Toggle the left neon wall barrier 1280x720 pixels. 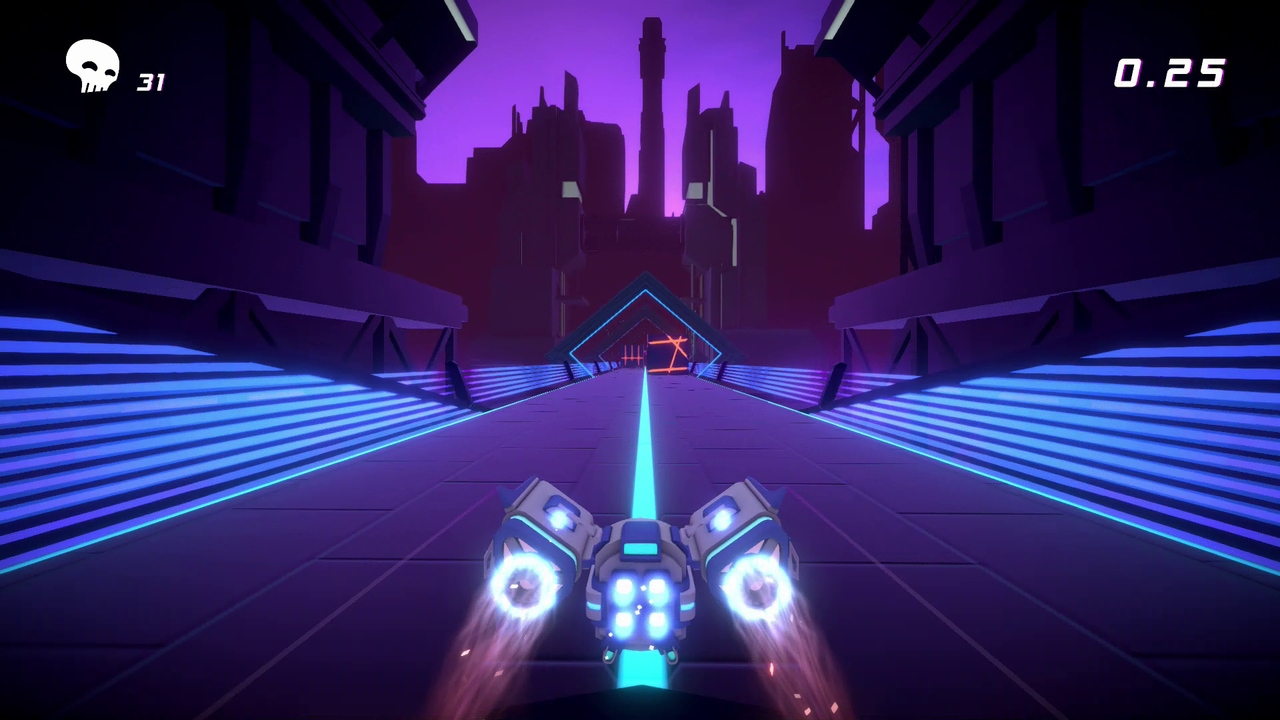200,400
